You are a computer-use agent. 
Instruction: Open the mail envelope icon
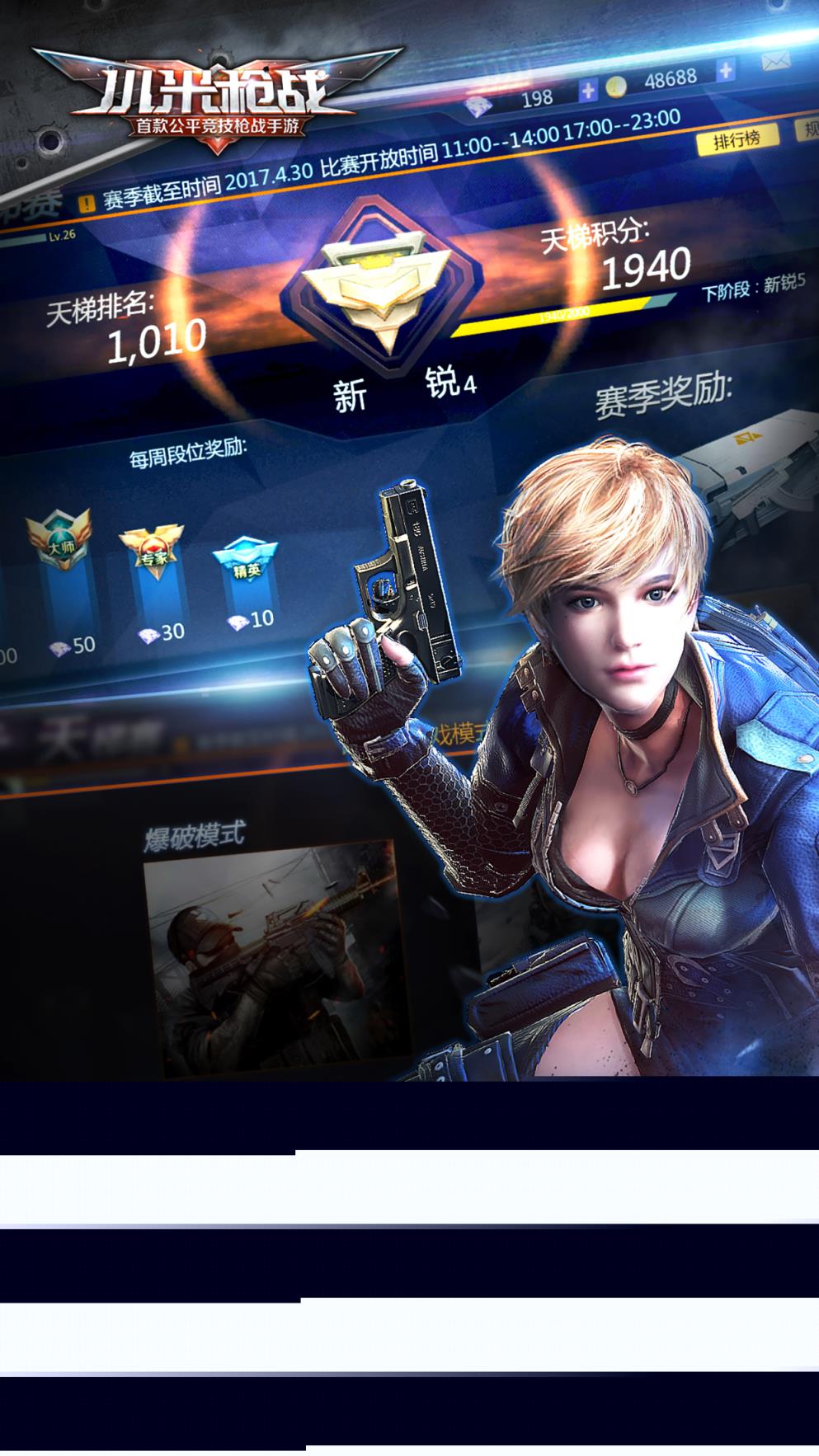[x=776, y=61]
